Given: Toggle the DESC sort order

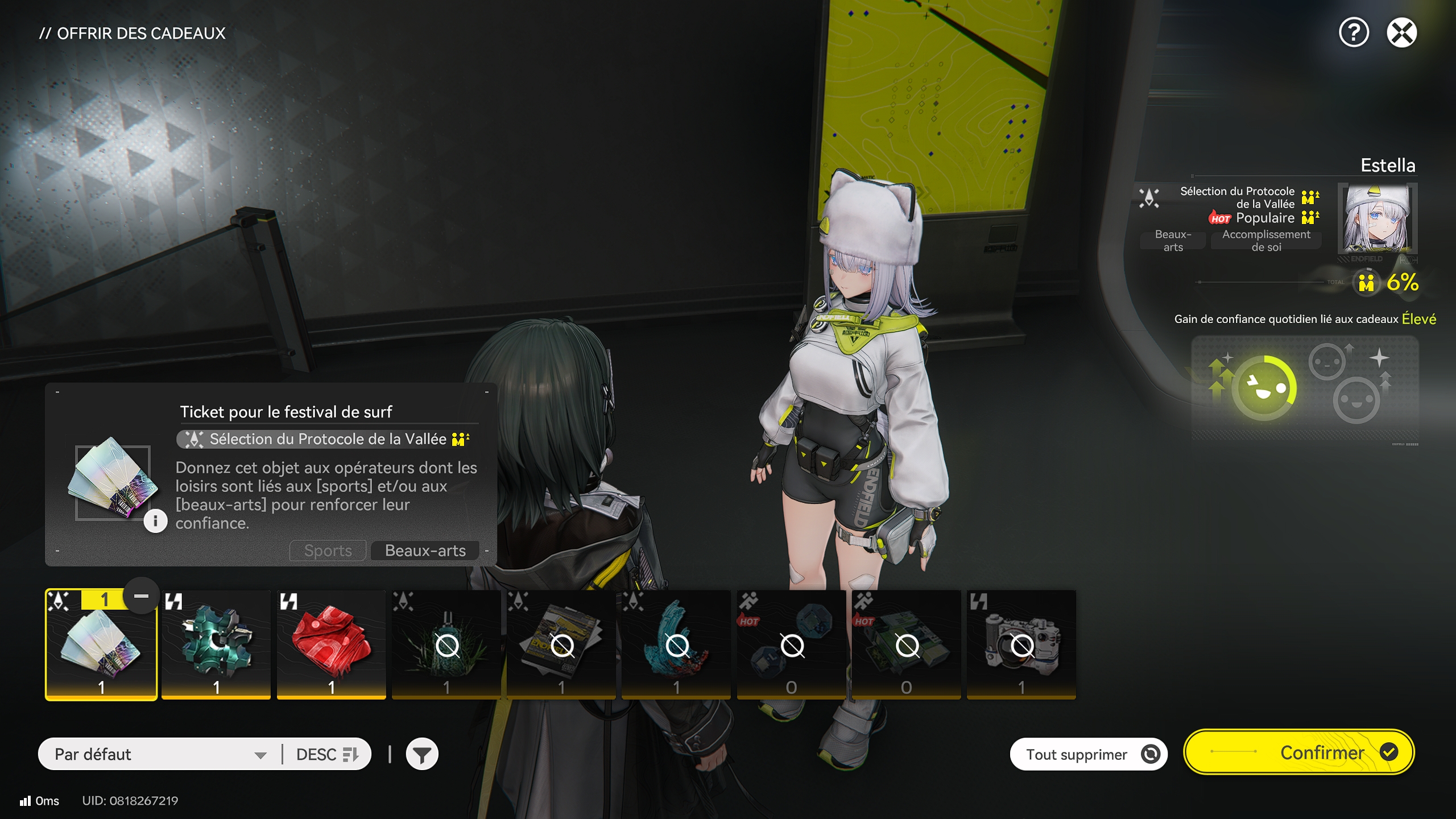Looking at the screenshot, I should point(327,754).
